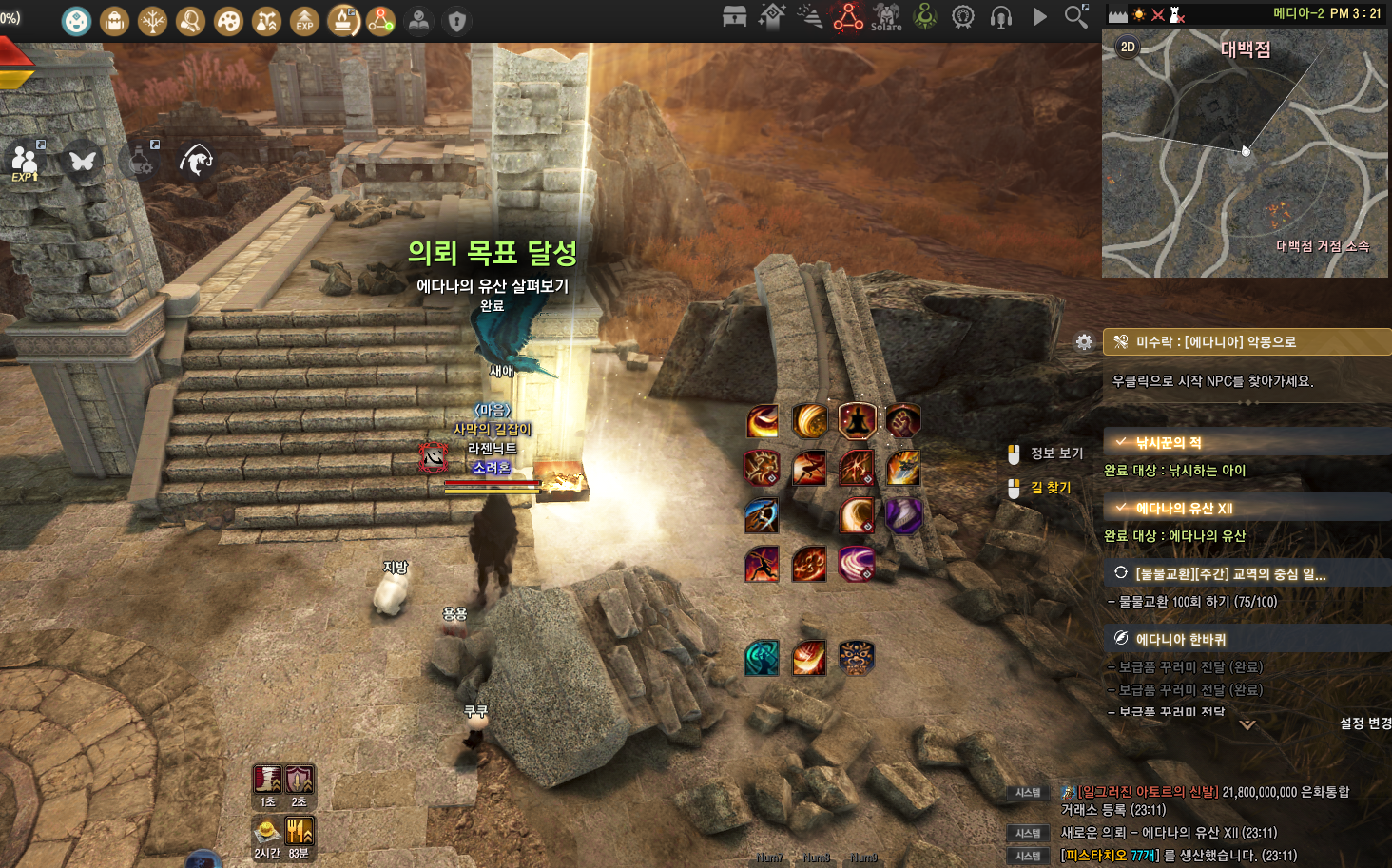Toggle the minimap 2D view button

[x=1128, y=47]
